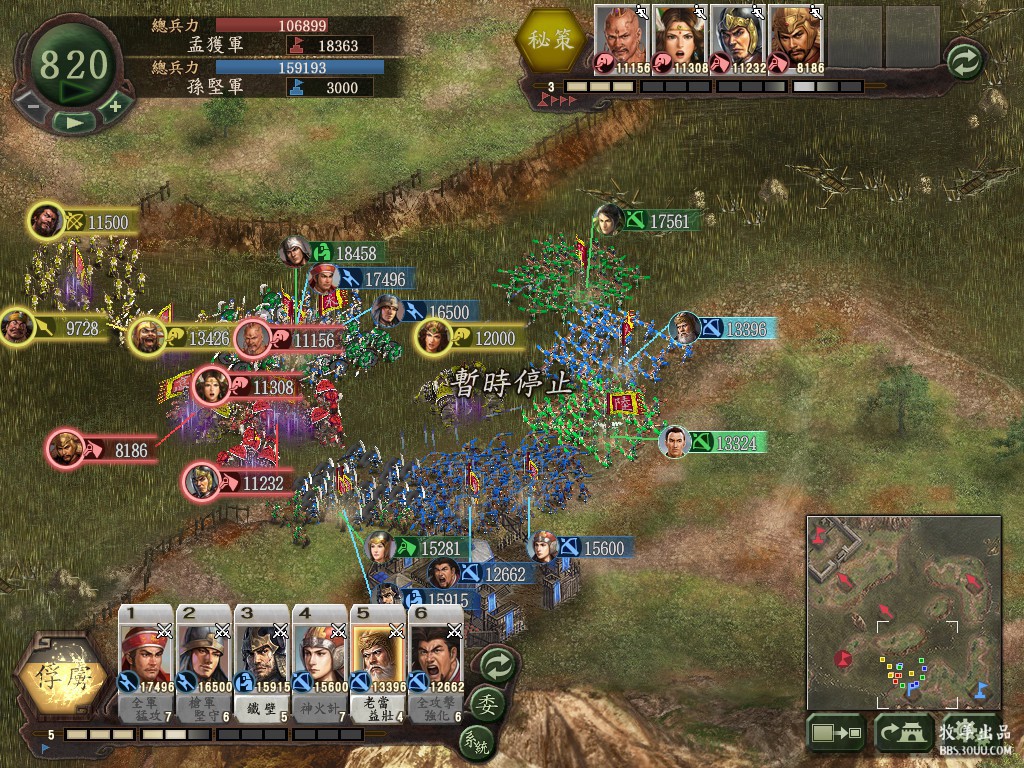Click the 委 delegate round button

click(x=488, y=701)
